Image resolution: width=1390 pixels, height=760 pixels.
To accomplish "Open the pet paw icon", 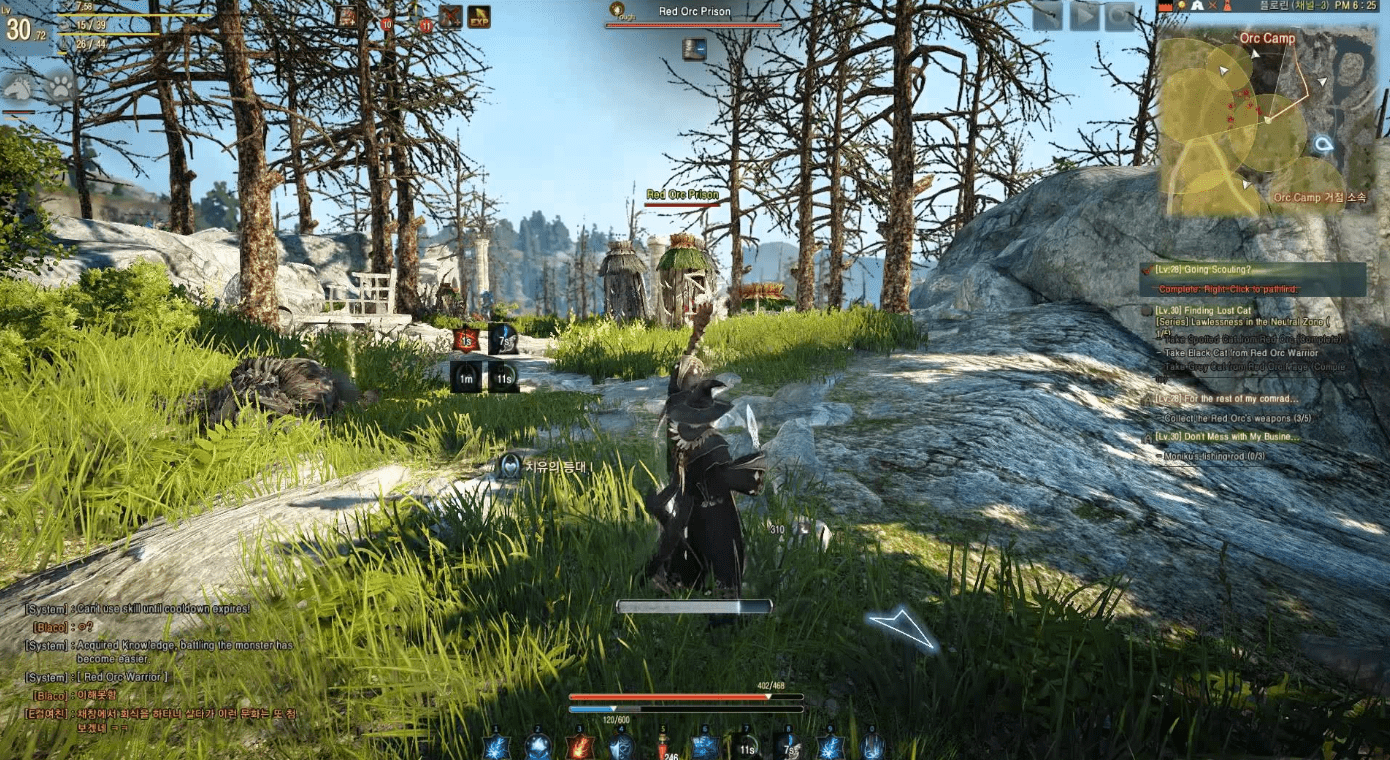I will tap(60, 88).
